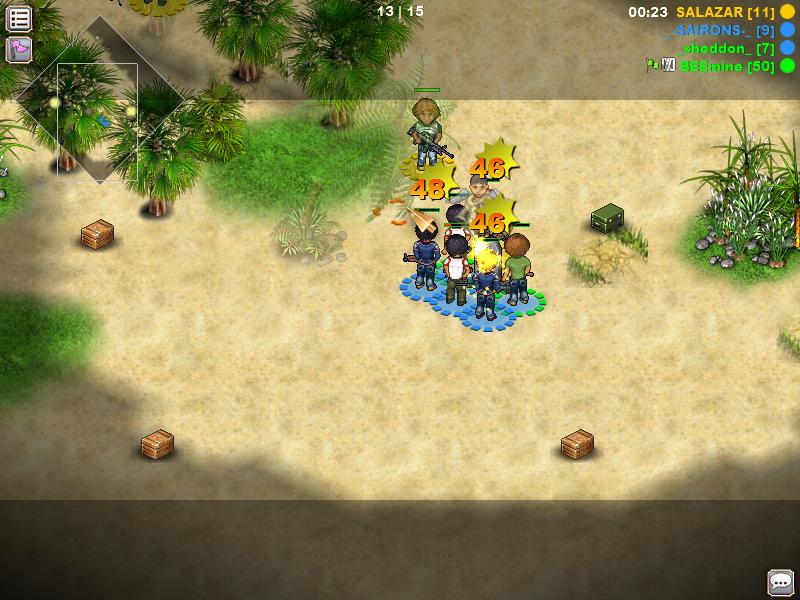
Task: Open the chat speech bubble button
Action: (x=780, y=582)
